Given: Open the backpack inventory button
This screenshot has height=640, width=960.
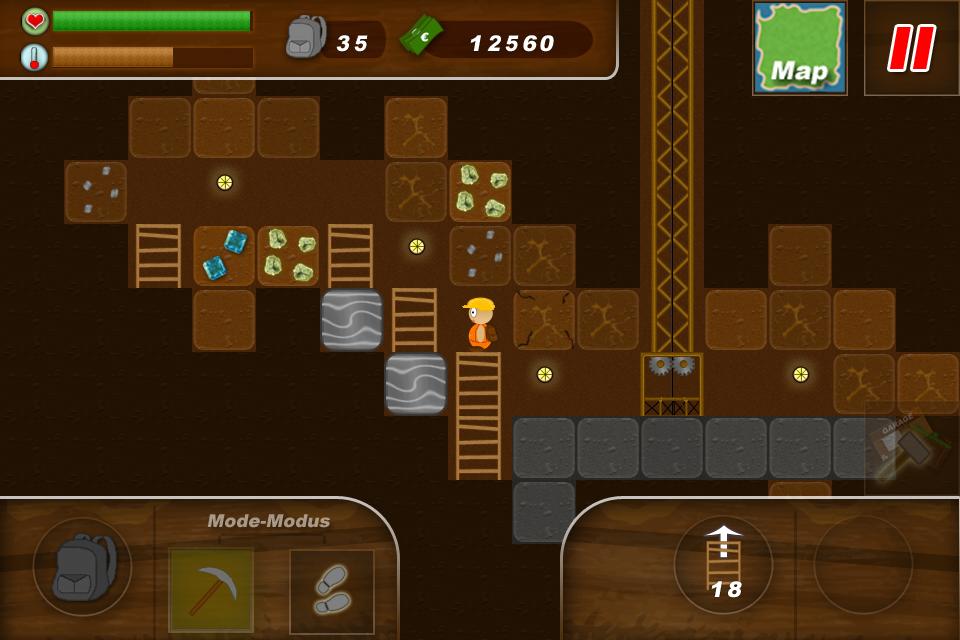Looking at the screenshot, I should pyautogui.click(x=82, y=566).
